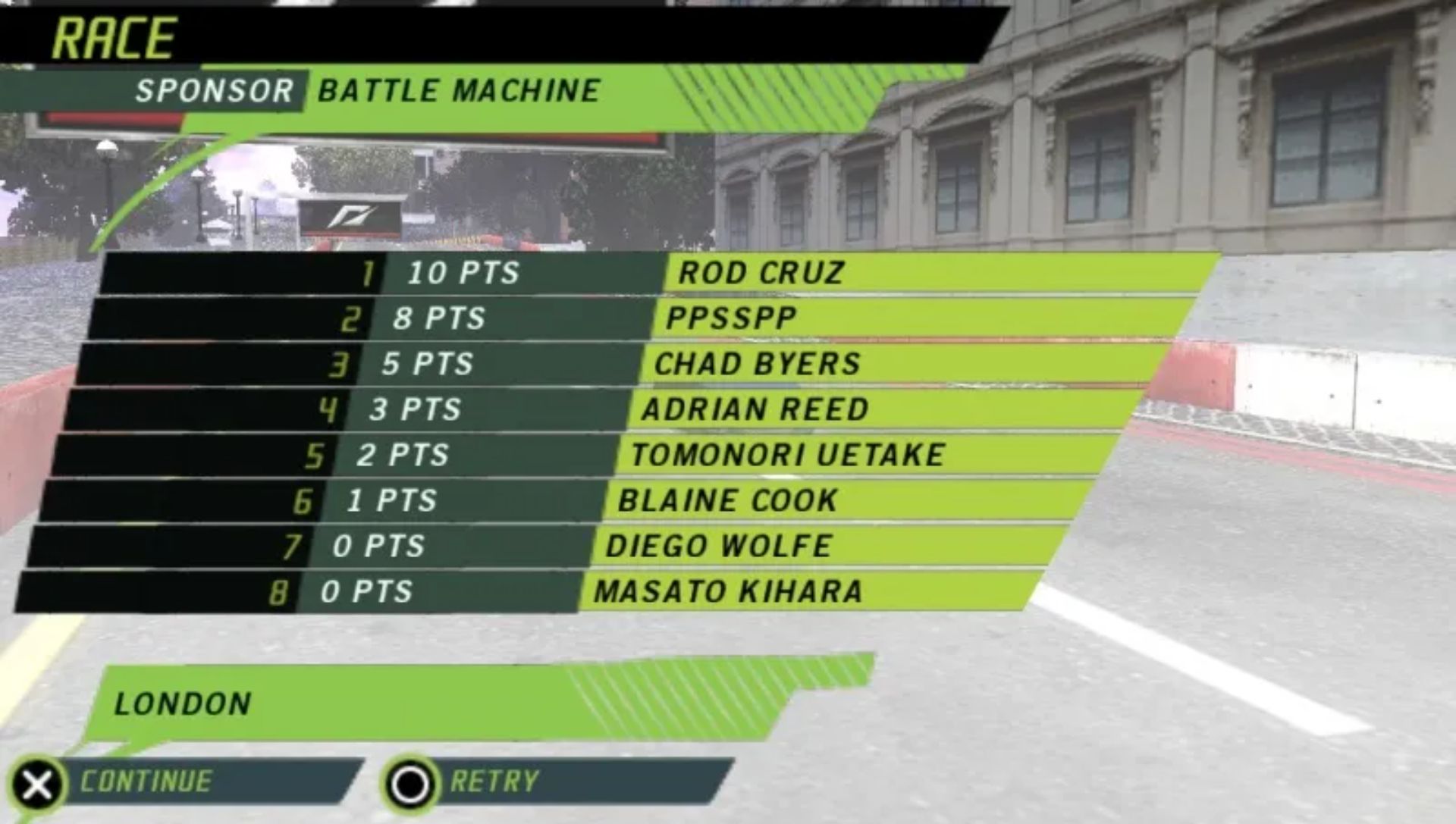Click Adrian Reed's results row
The image size is (1456, 824).
[x=755, y=409]
